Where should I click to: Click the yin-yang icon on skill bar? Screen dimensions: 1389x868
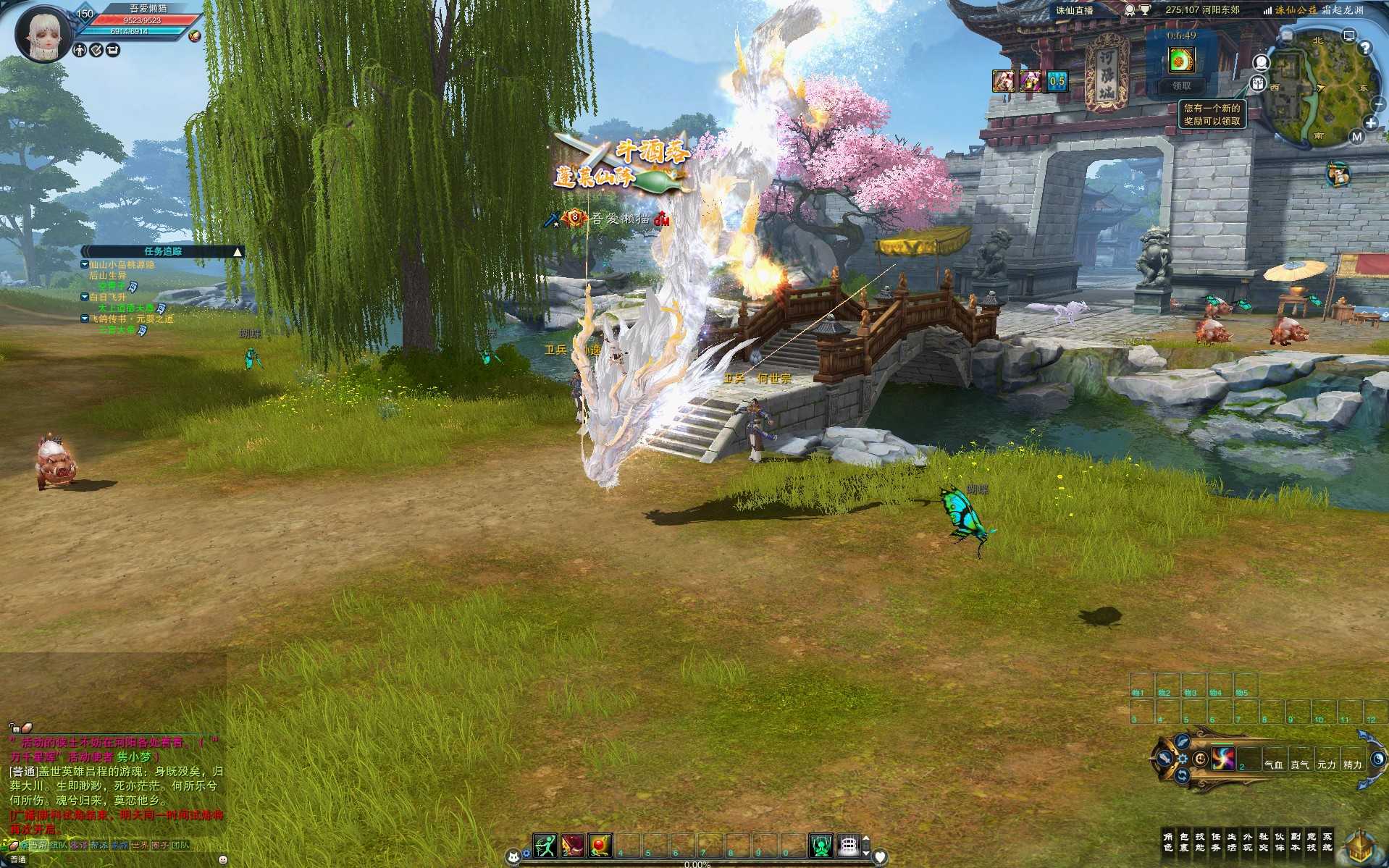point(1377,759)
